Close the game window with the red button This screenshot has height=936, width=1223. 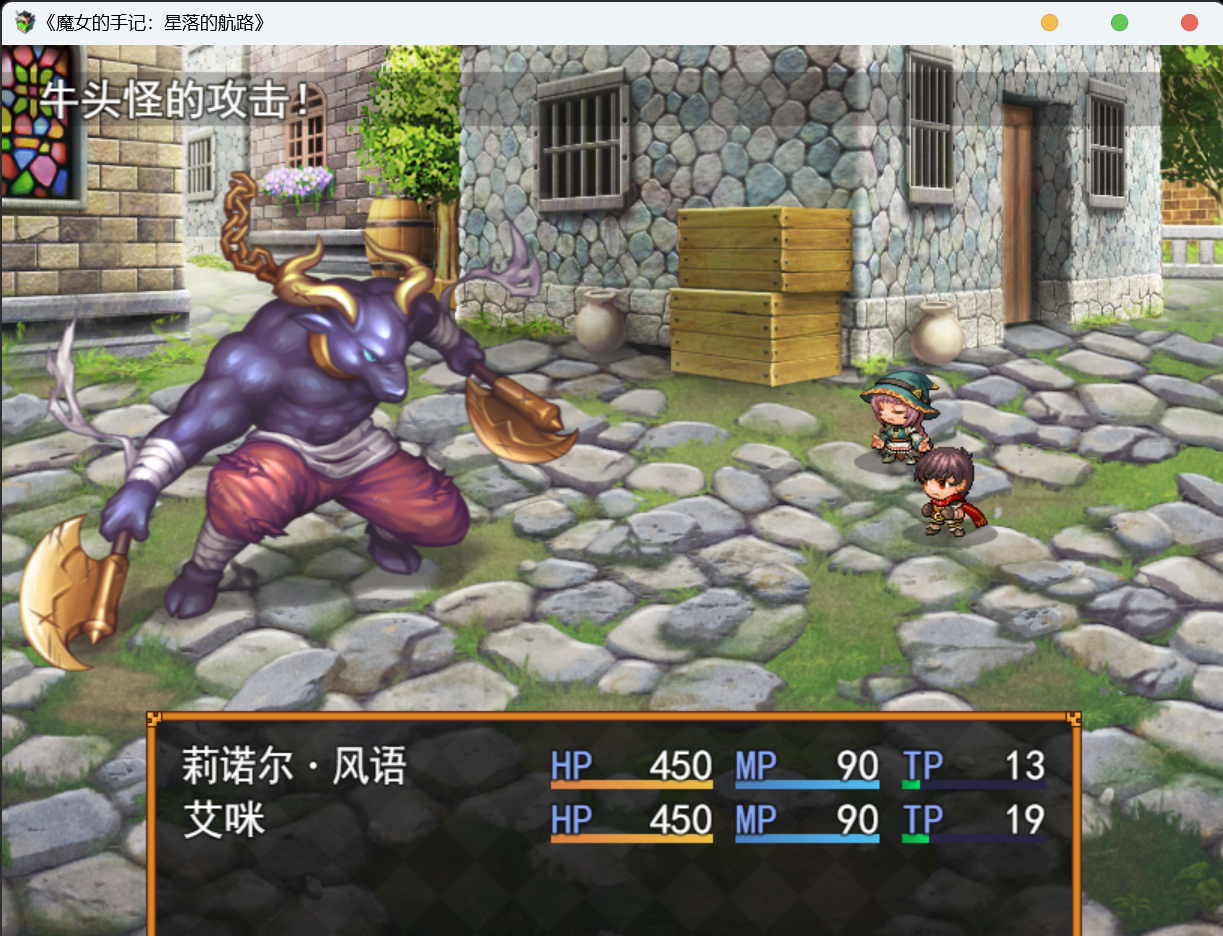coord(1189,22)
